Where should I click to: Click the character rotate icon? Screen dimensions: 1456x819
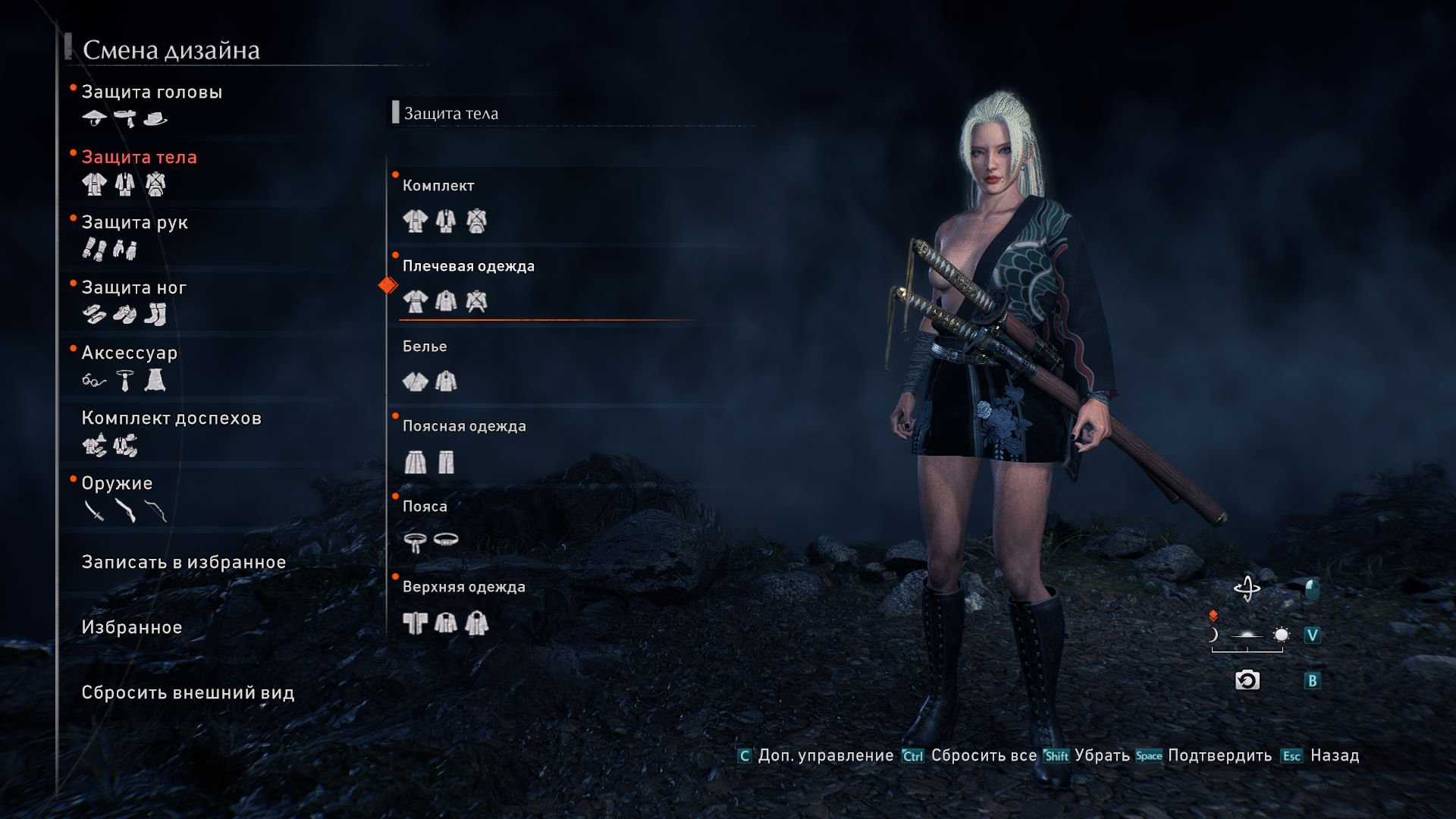(x=1247, y=589)
